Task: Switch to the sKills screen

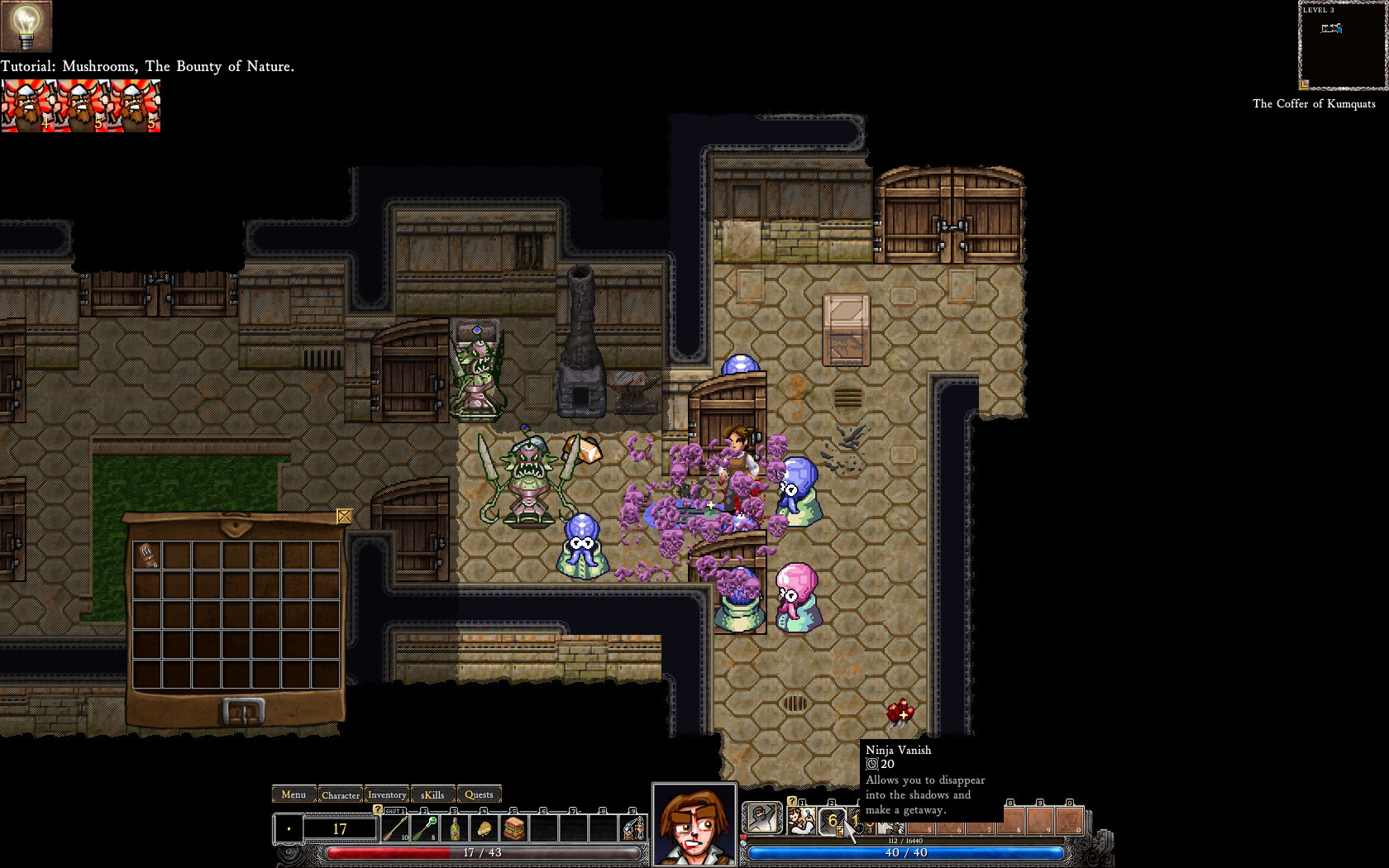Action: pos(432,794)
